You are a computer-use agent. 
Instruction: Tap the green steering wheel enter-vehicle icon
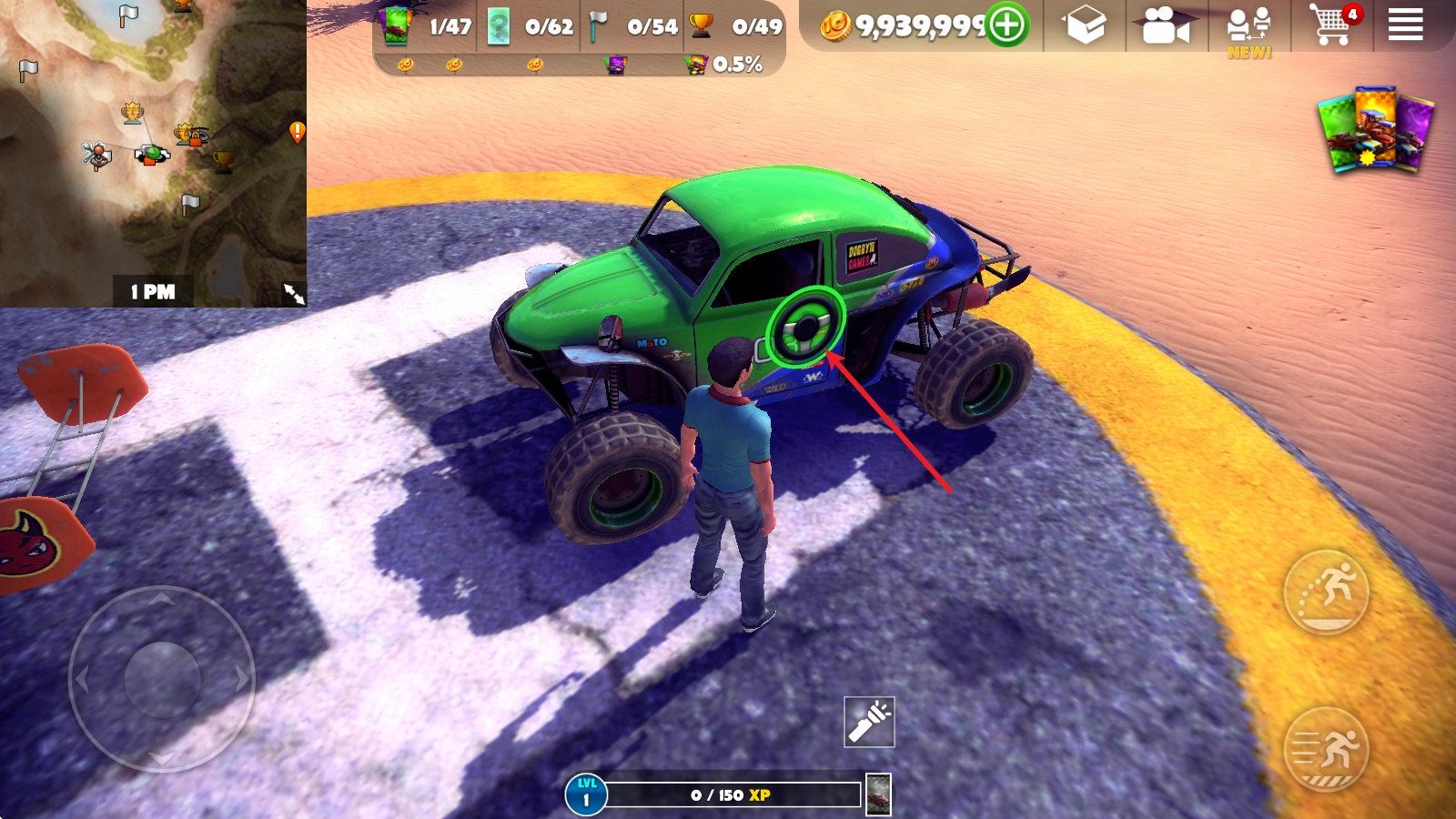(x=805, y=328)
